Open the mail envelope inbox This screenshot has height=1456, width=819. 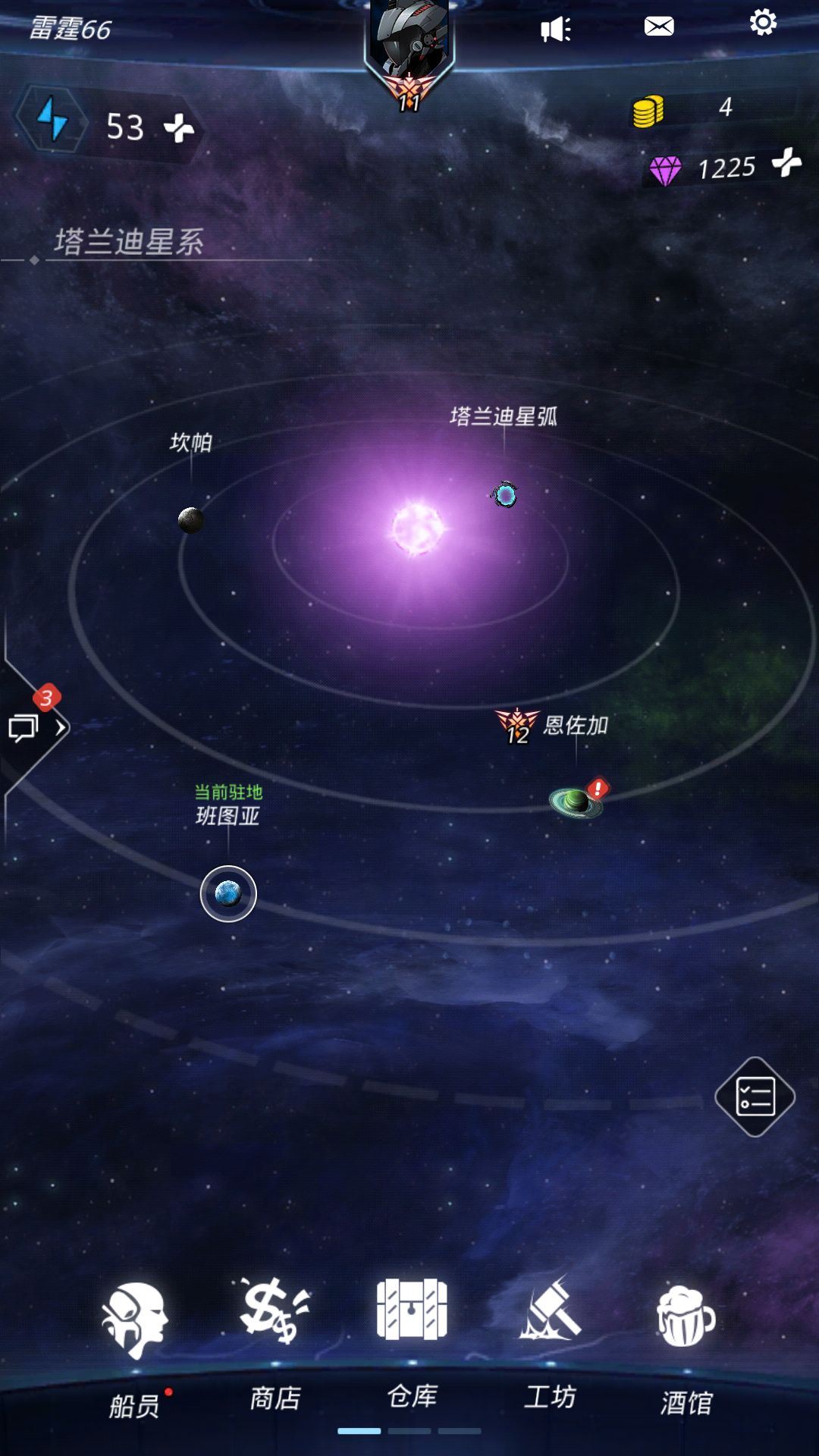pos(659,27)
